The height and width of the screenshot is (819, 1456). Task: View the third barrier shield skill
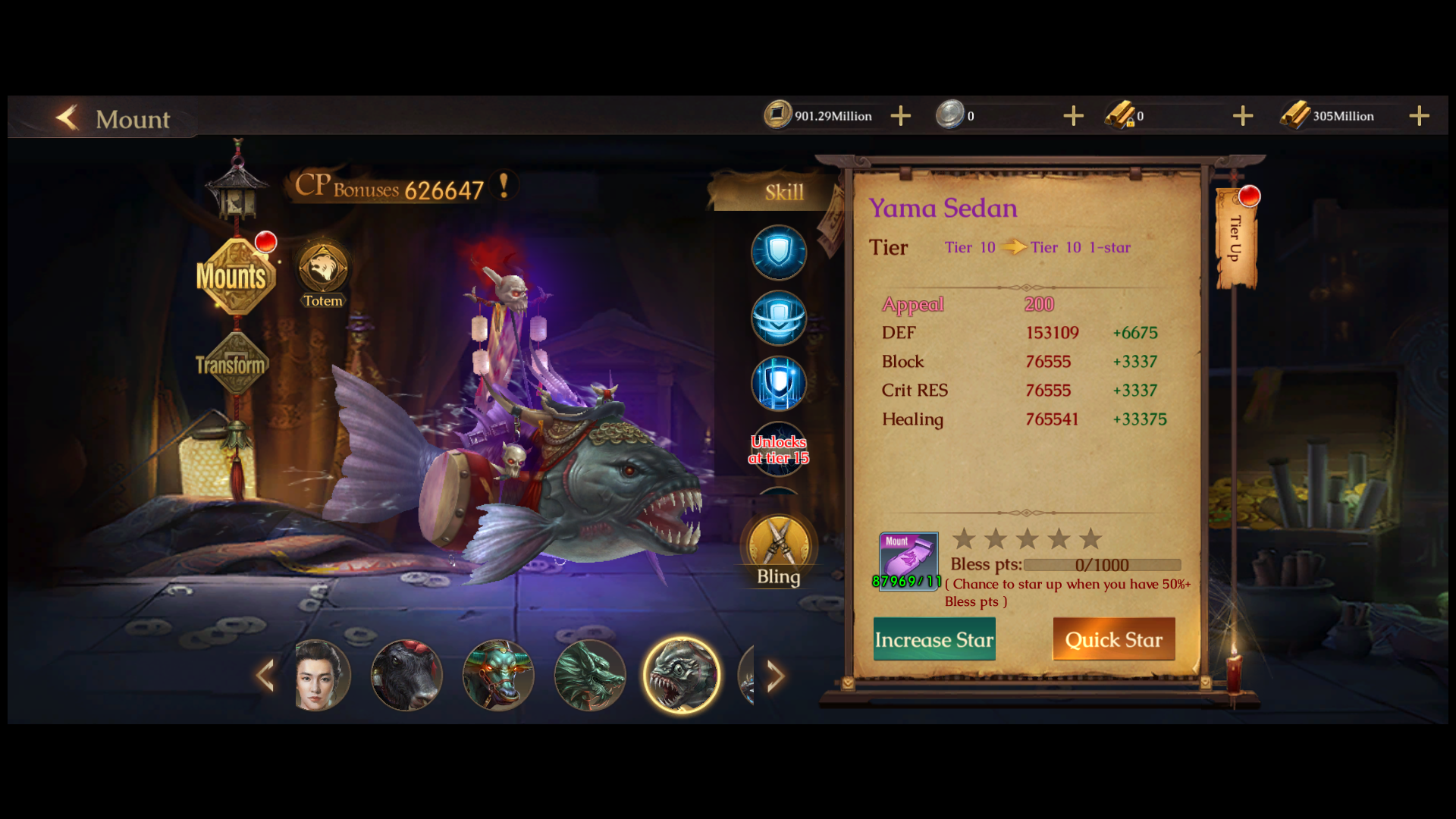click(779, 383)
